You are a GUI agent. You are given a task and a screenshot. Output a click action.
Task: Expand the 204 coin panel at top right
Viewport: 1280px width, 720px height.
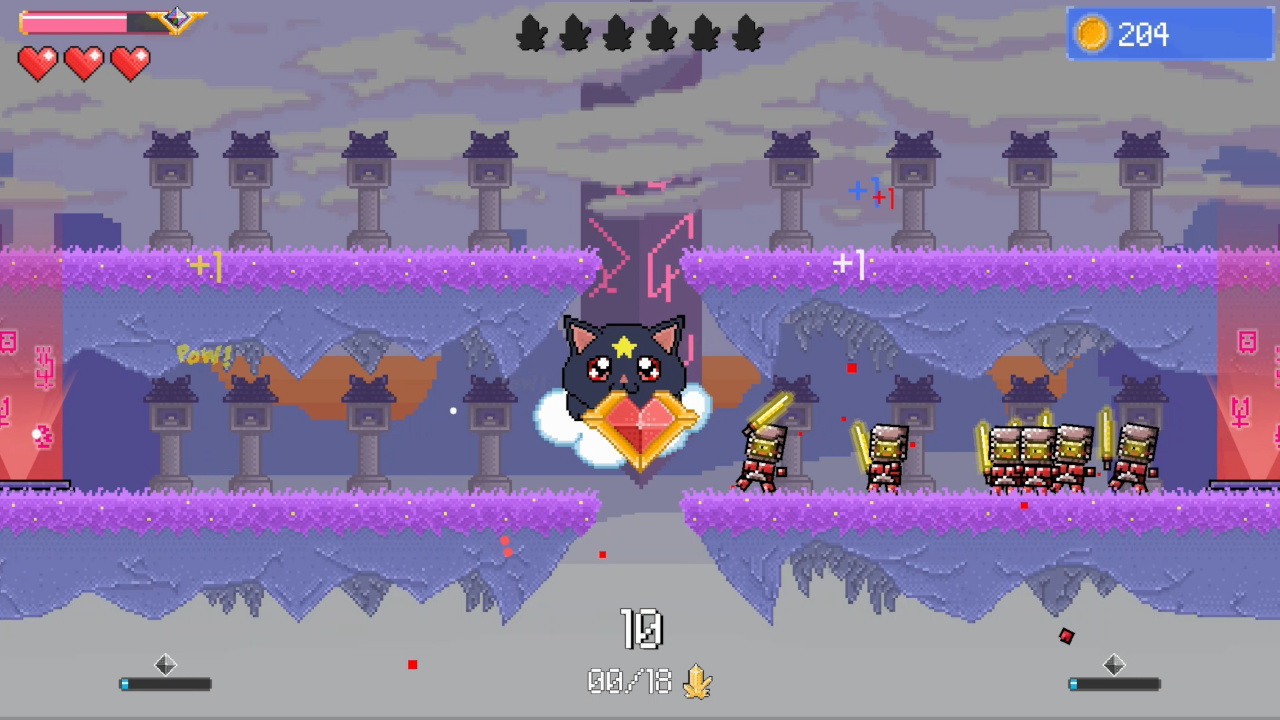[x=1168, y=34]
